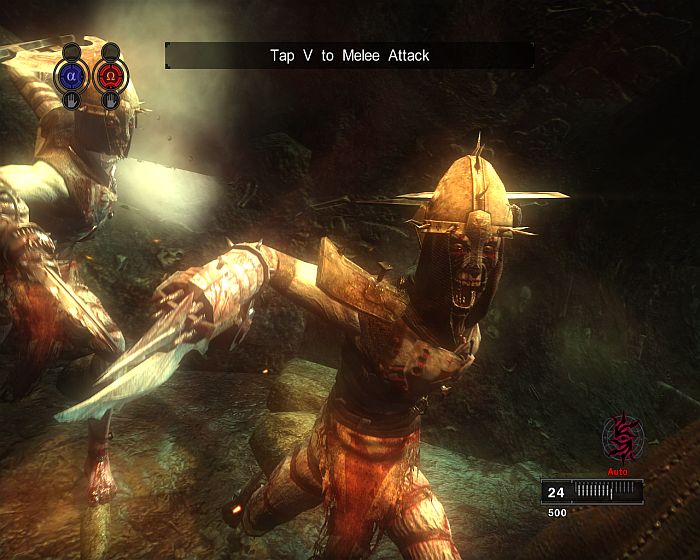Image resolution: width=700 pixels, height=560 pixels.
Task: Select the blue alpha power icon
Action: coord(71,75)
